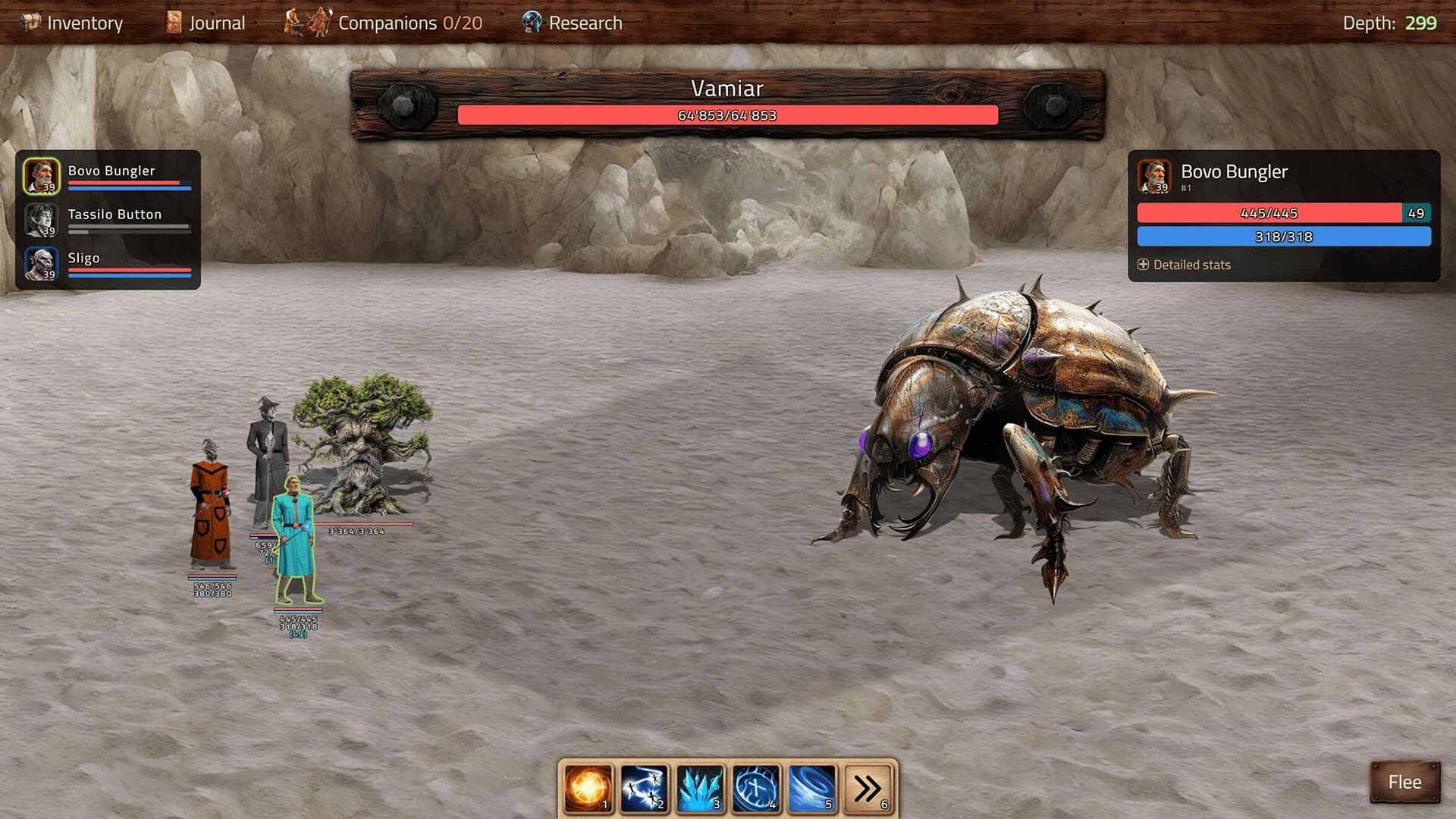Open the Journal menu entry
Viewport: 1456px width, 819px height.
point(215,22)
